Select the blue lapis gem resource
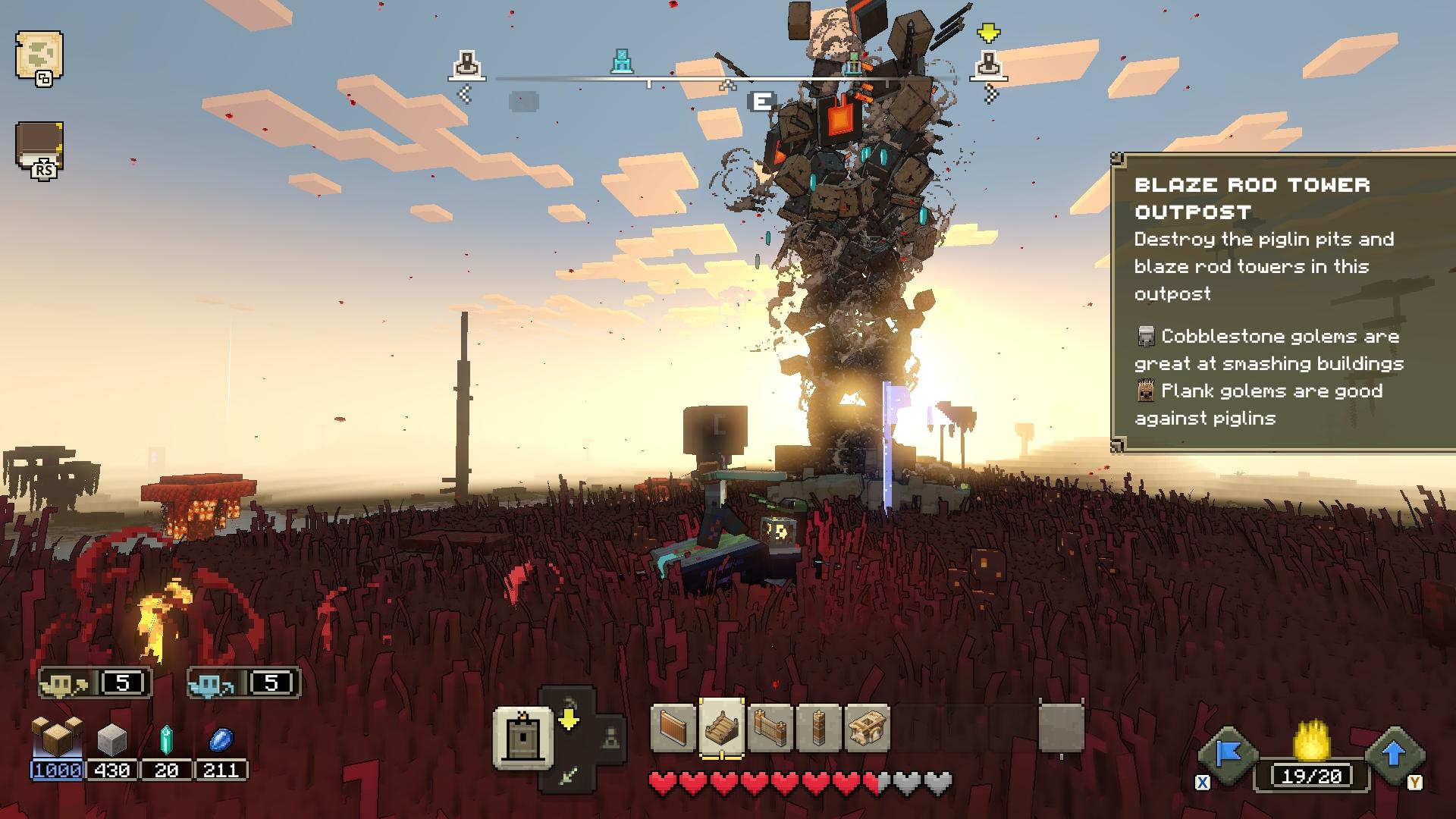 [221, 739]
